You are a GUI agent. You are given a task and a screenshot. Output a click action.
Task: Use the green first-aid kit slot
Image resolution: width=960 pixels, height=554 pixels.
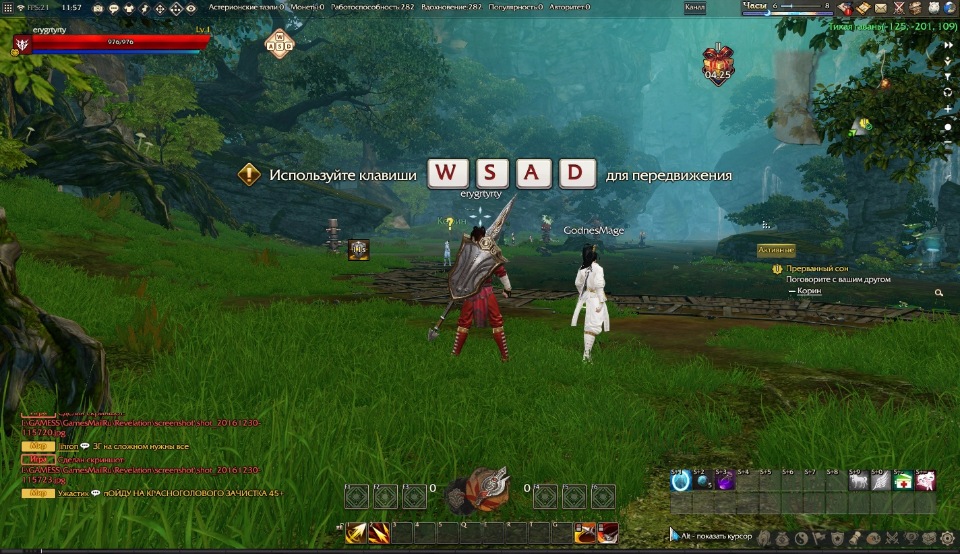tap(902, 481)
